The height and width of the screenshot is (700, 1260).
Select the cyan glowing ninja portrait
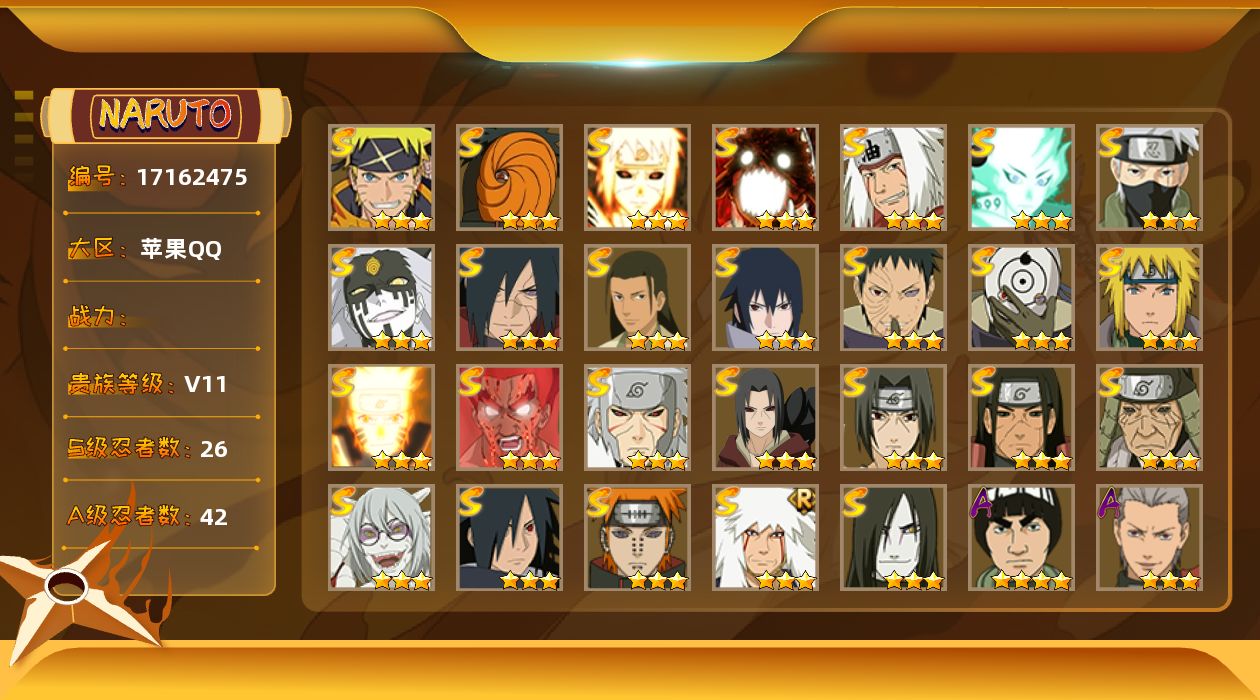1021,177
